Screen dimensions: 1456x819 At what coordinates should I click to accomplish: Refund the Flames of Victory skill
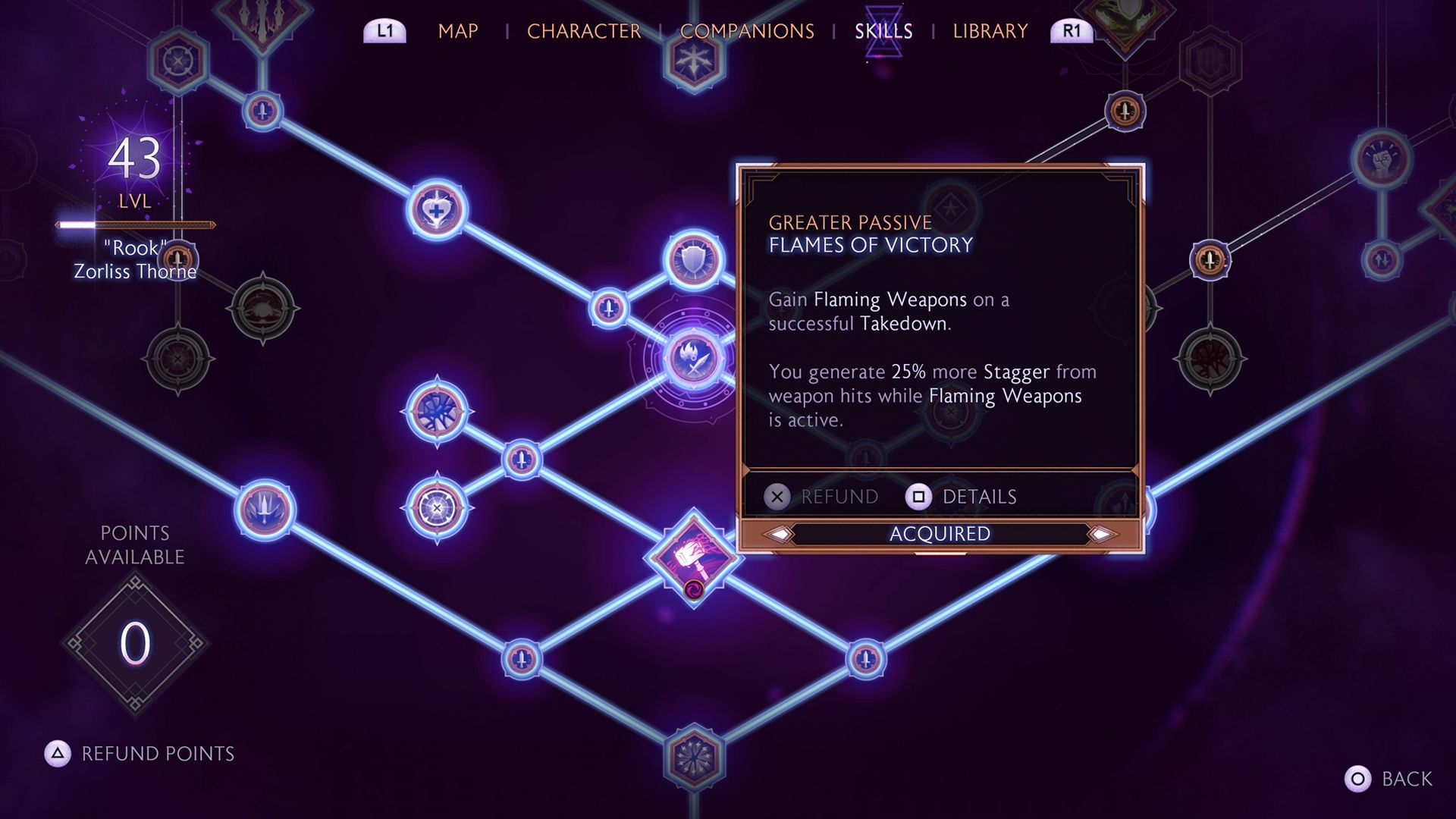[821, 497]
